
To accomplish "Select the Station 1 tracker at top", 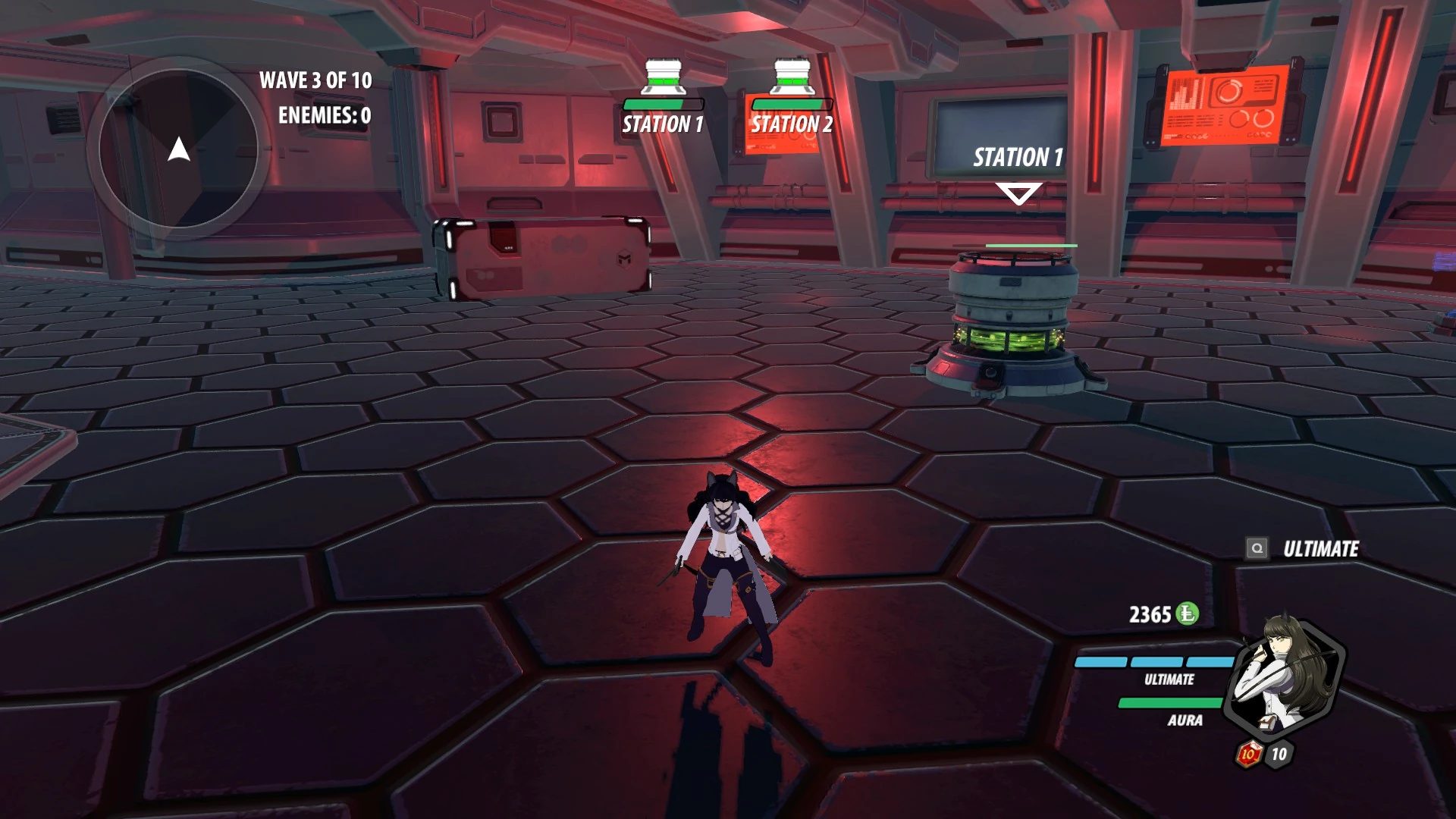I will tap(664, 99).
